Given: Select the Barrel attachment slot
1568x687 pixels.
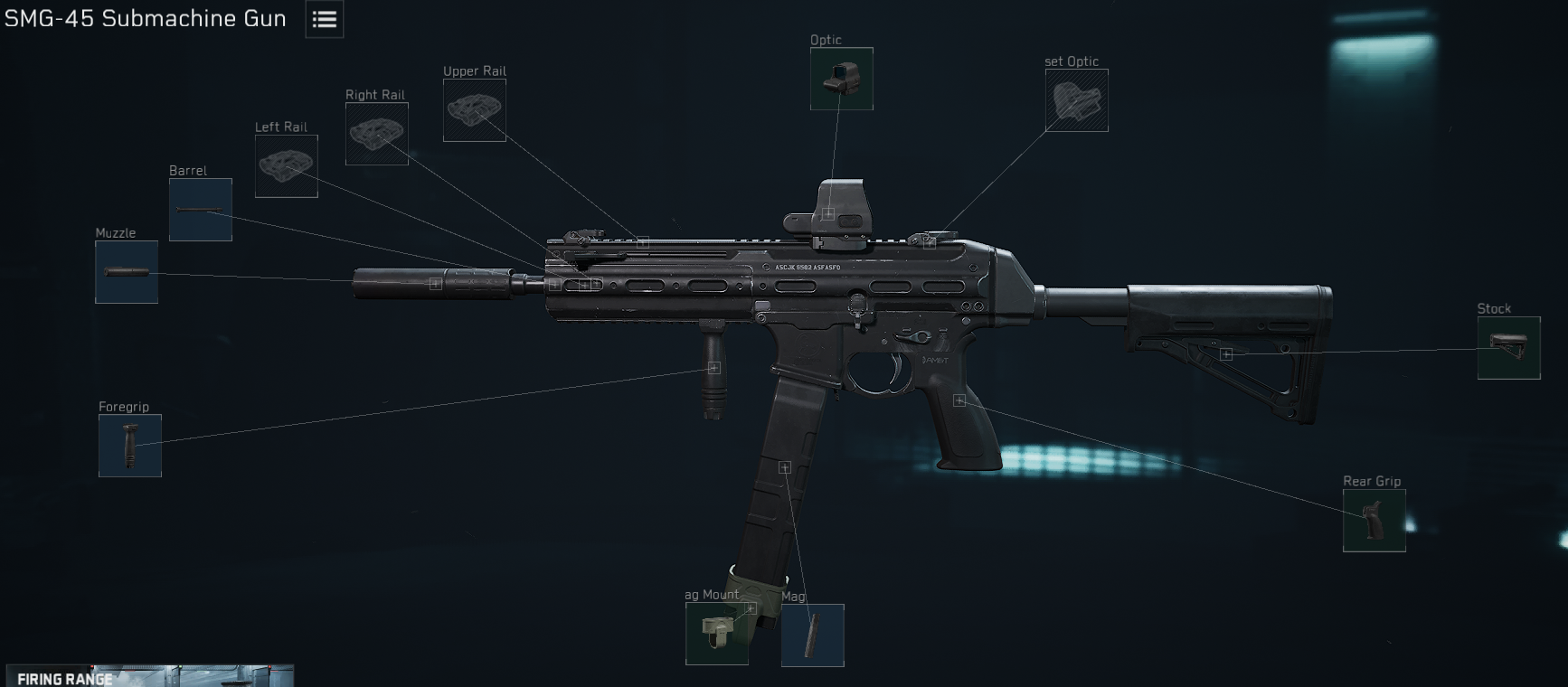Looking at the screenshot, I should pyautogui.click(x=200, y=210).
